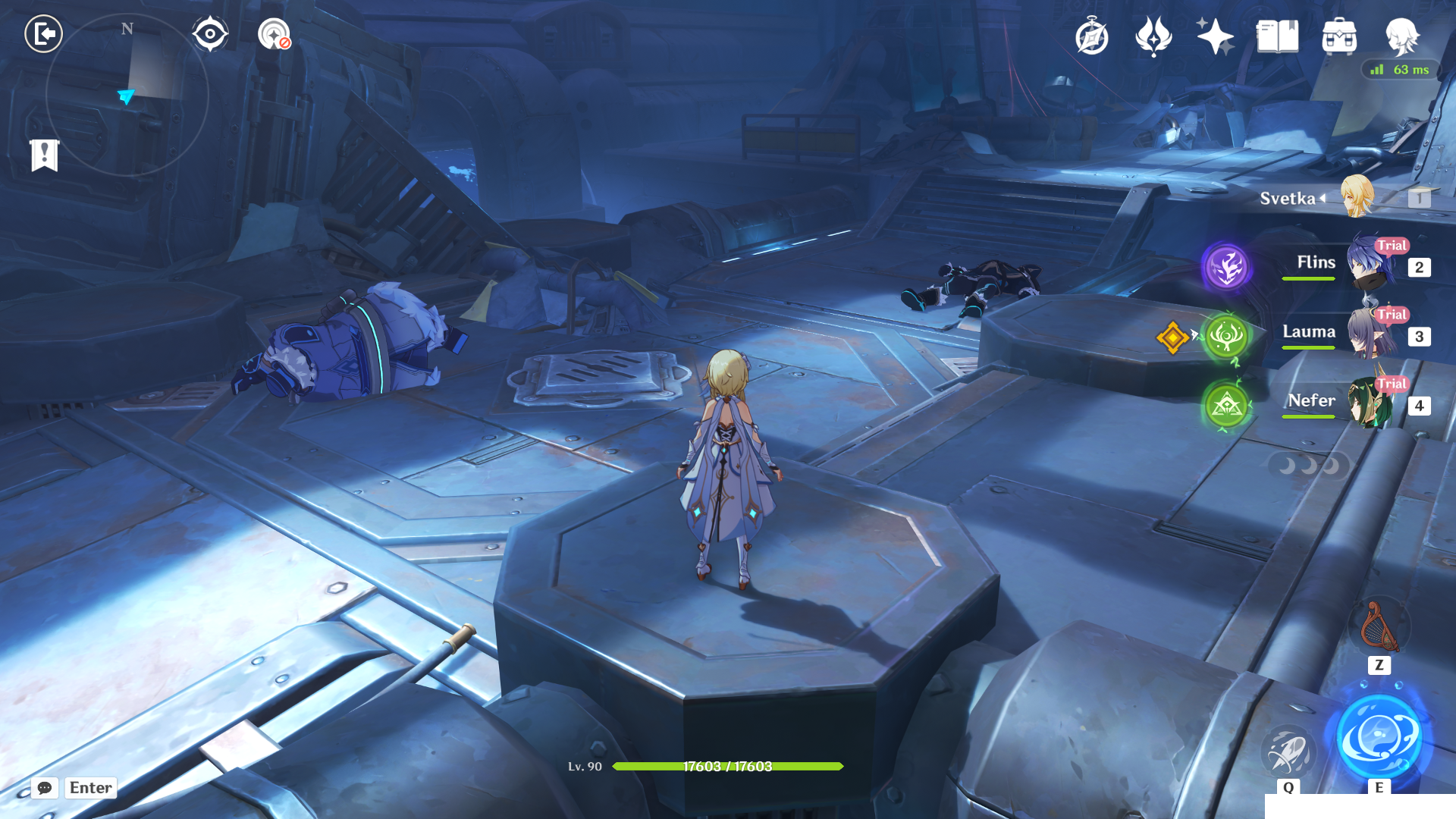Open the flame-shaped events icon
This screenshot has height=819, width=1456.
[x=1153, y=36]
